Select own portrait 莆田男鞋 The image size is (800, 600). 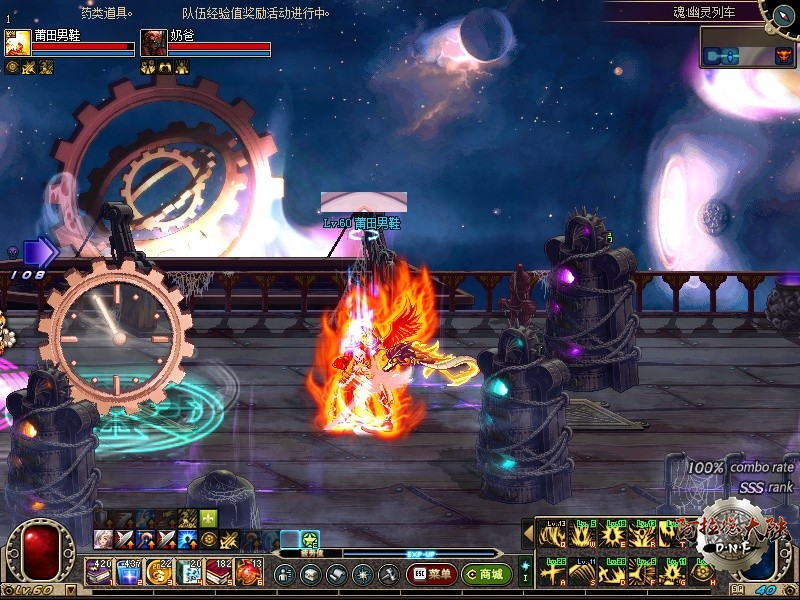coord(17,43)
